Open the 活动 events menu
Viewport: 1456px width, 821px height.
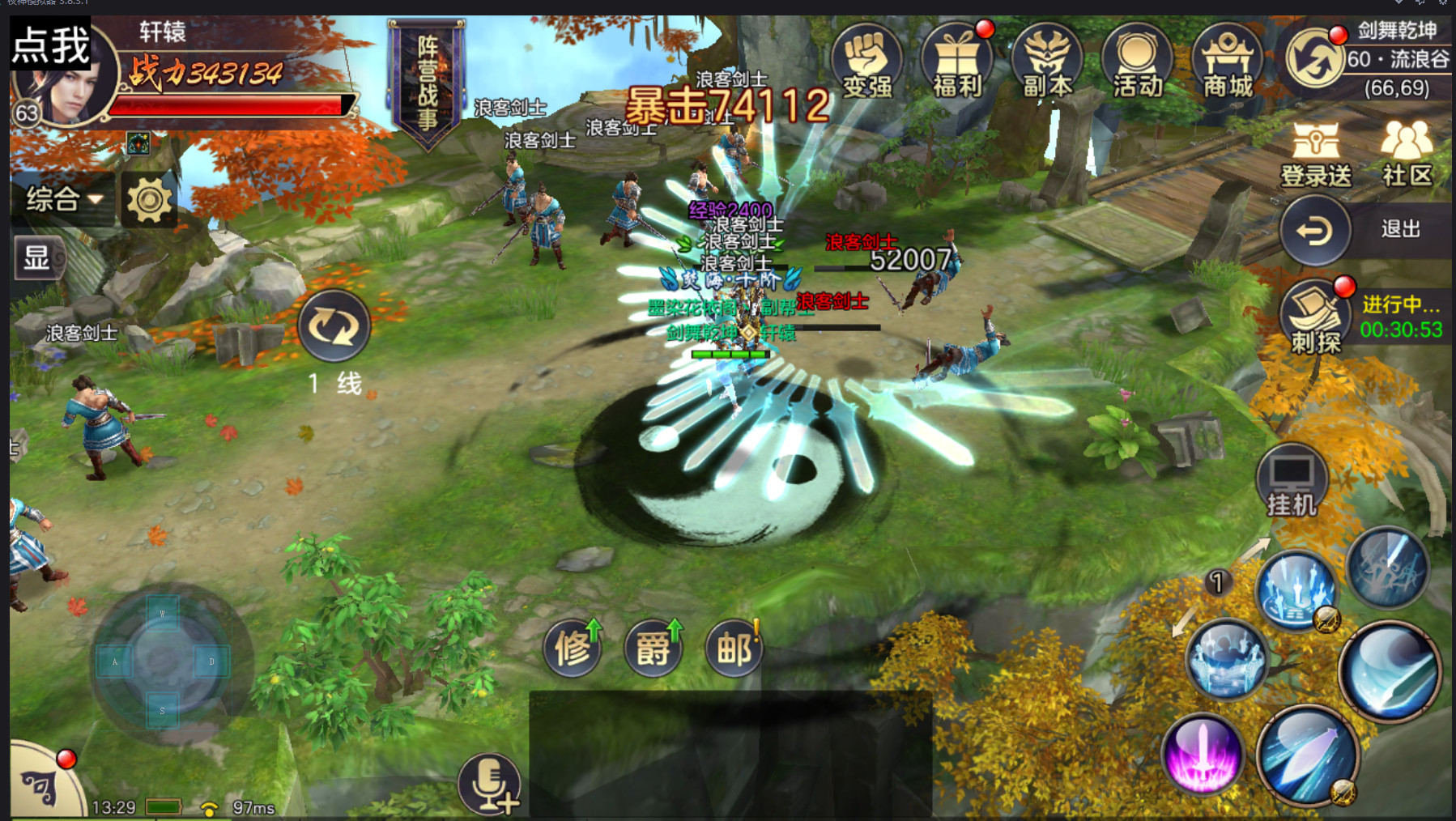coord(1137,62)
